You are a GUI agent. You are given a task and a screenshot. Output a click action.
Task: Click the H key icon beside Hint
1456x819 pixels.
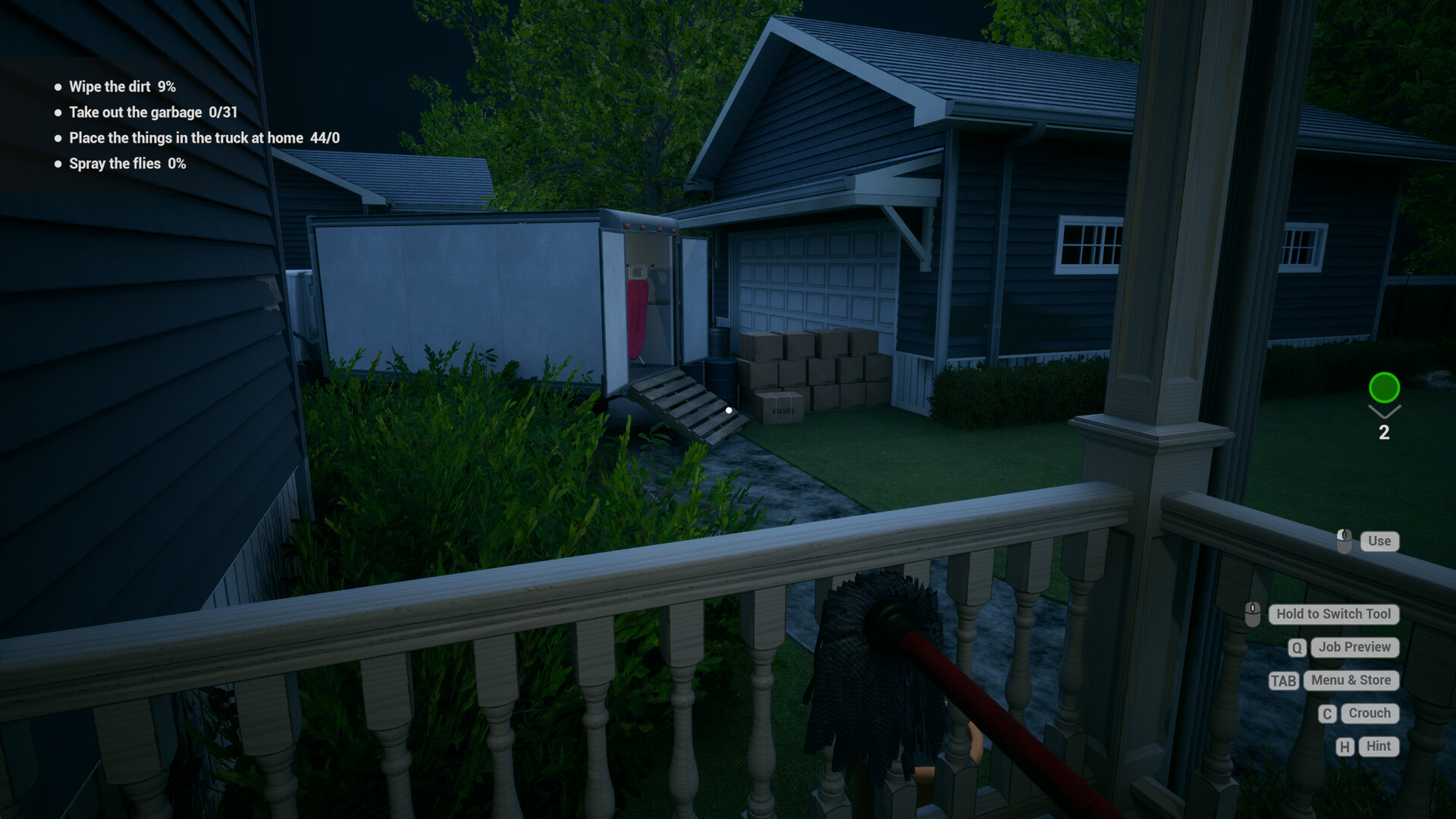[1345, 746]
